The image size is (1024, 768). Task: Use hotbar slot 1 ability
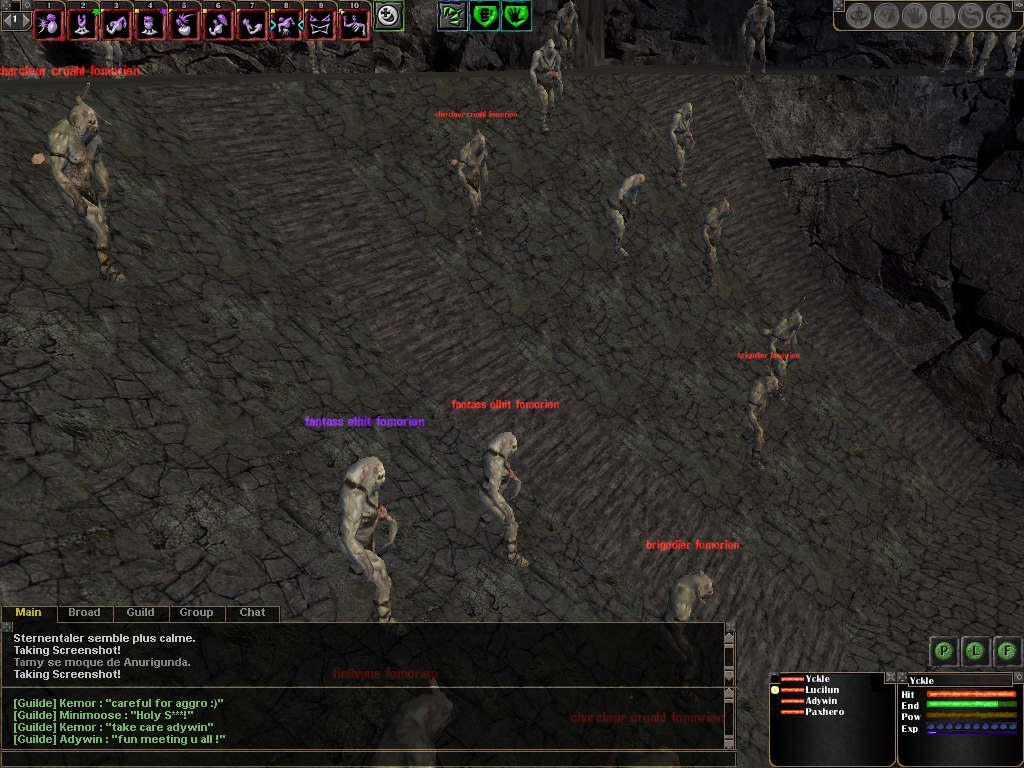coord(48,24)
